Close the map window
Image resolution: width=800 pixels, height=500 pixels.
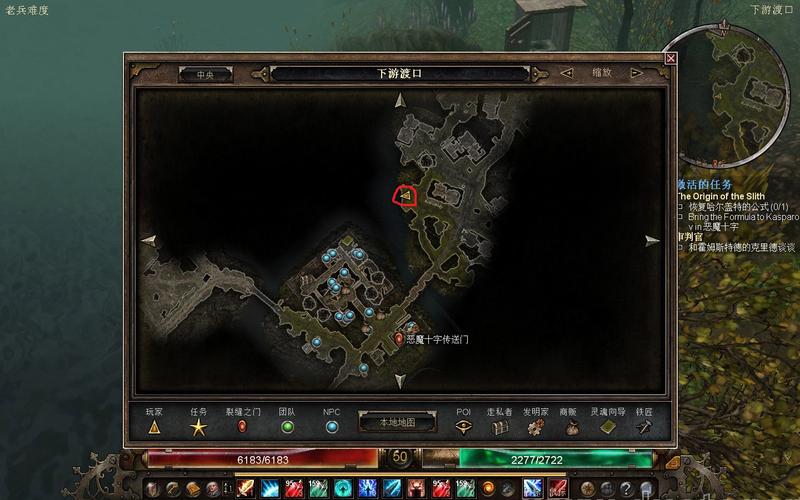pos(671,58)
